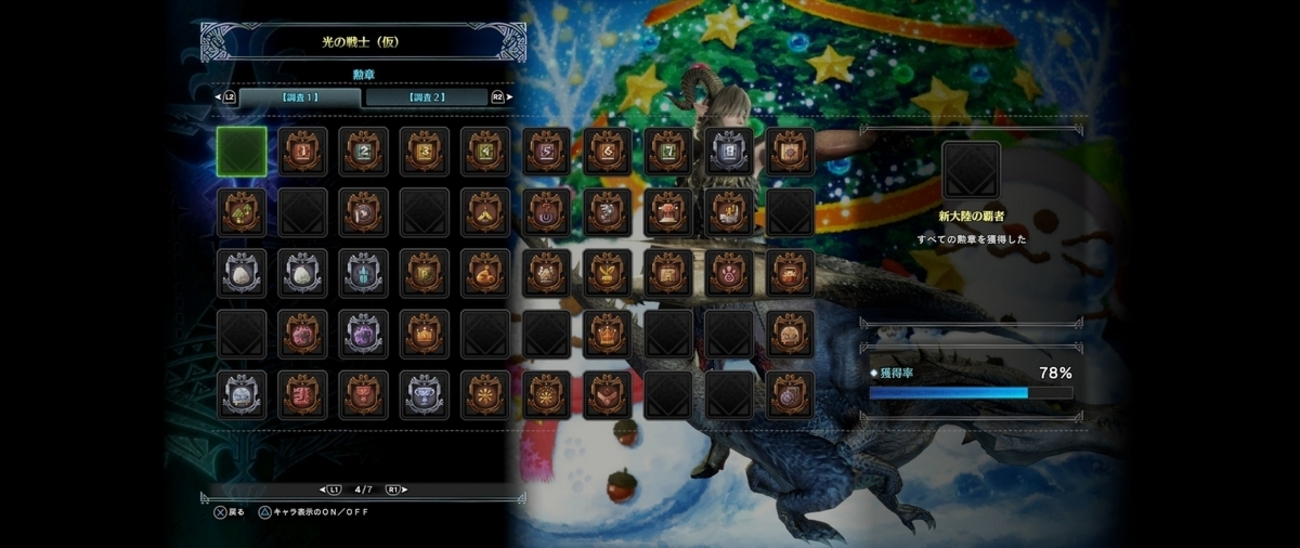Select the silver trophy cup medal

tap(424, 395)
